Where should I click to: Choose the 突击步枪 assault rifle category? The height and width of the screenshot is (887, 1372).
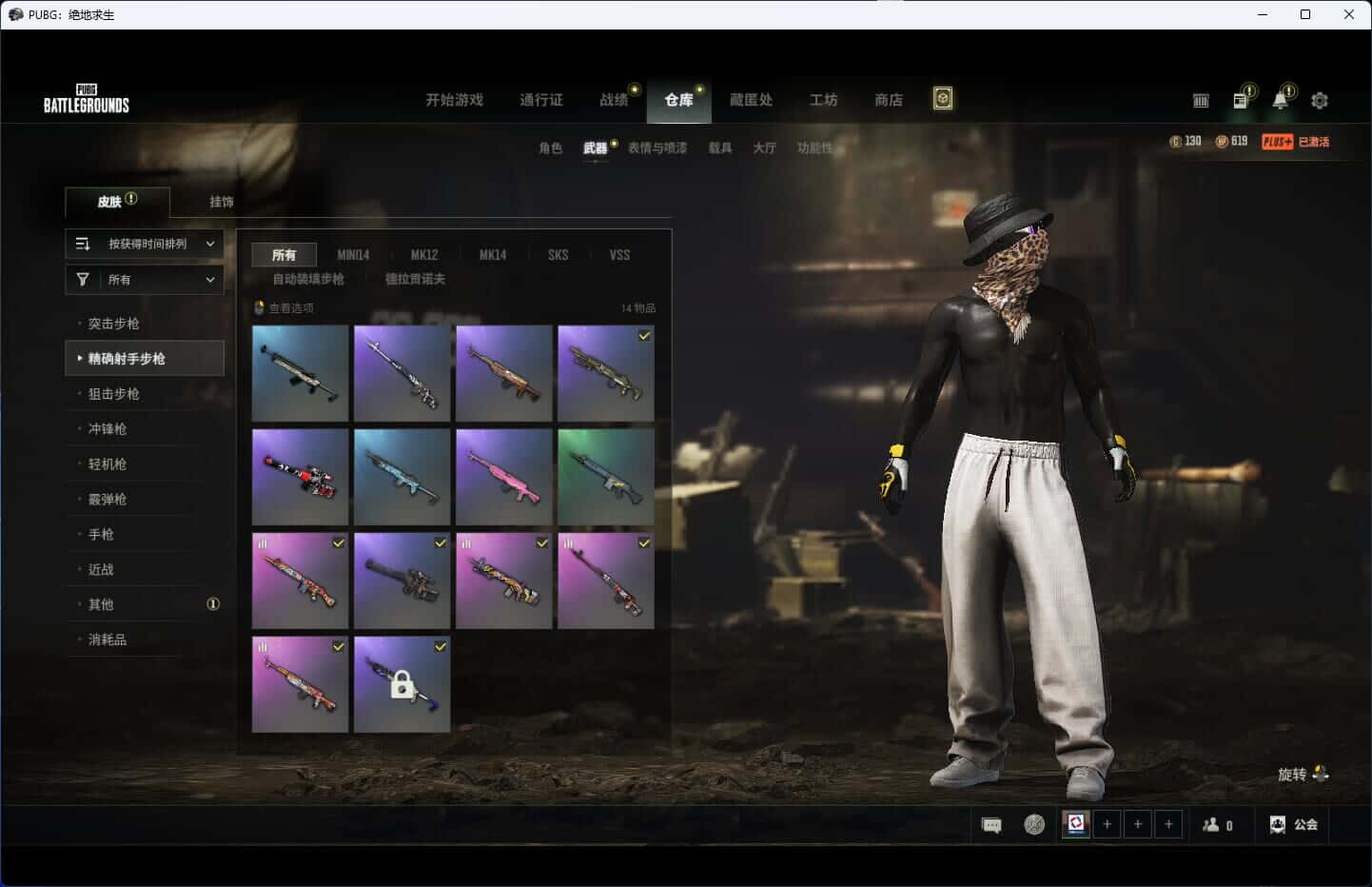pos(114,324)
